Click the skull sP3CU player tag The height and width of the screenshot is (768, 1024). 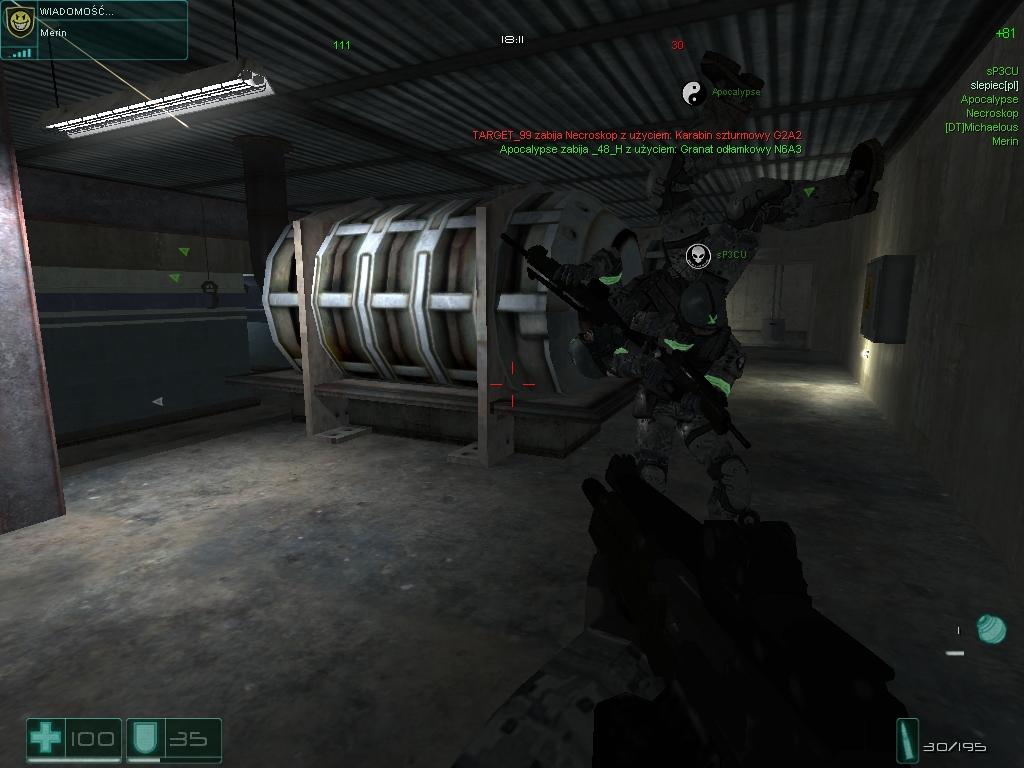(698, 256)
